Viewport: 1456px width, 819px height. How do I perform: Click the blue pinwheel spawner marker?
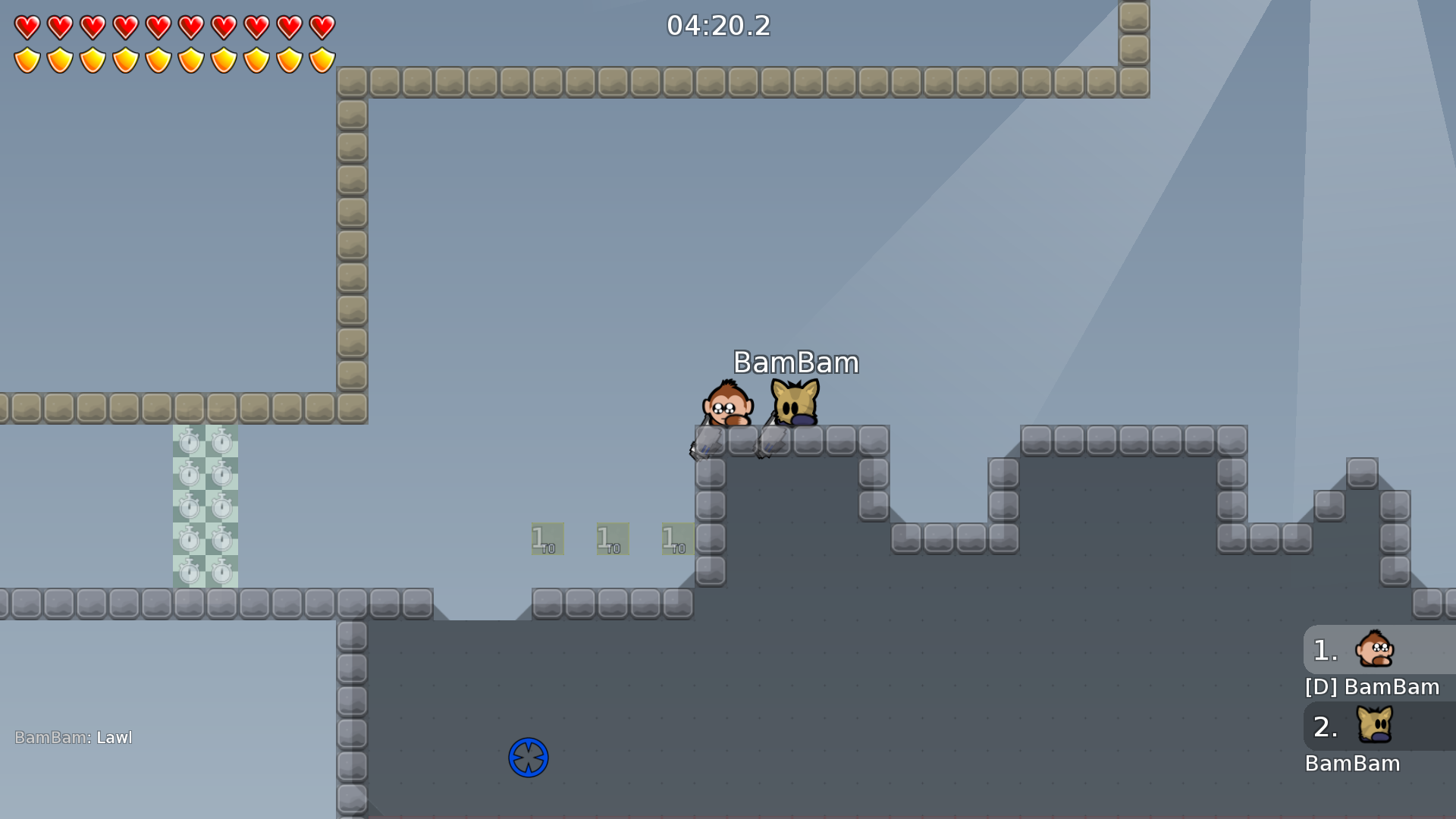tap(529, 757)
